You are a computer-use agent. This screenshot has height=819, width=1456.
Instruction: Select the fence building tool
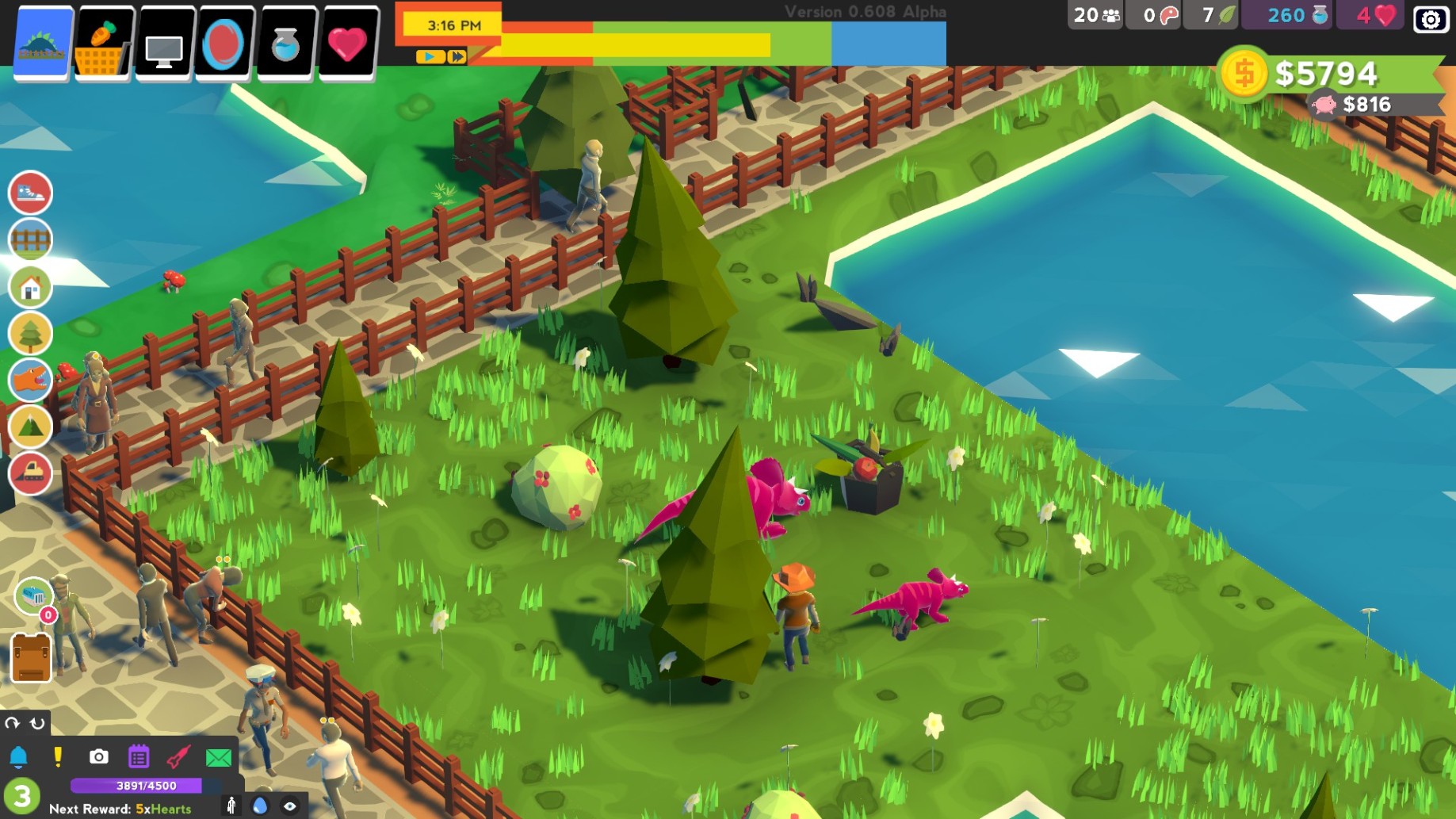point(30,239)
